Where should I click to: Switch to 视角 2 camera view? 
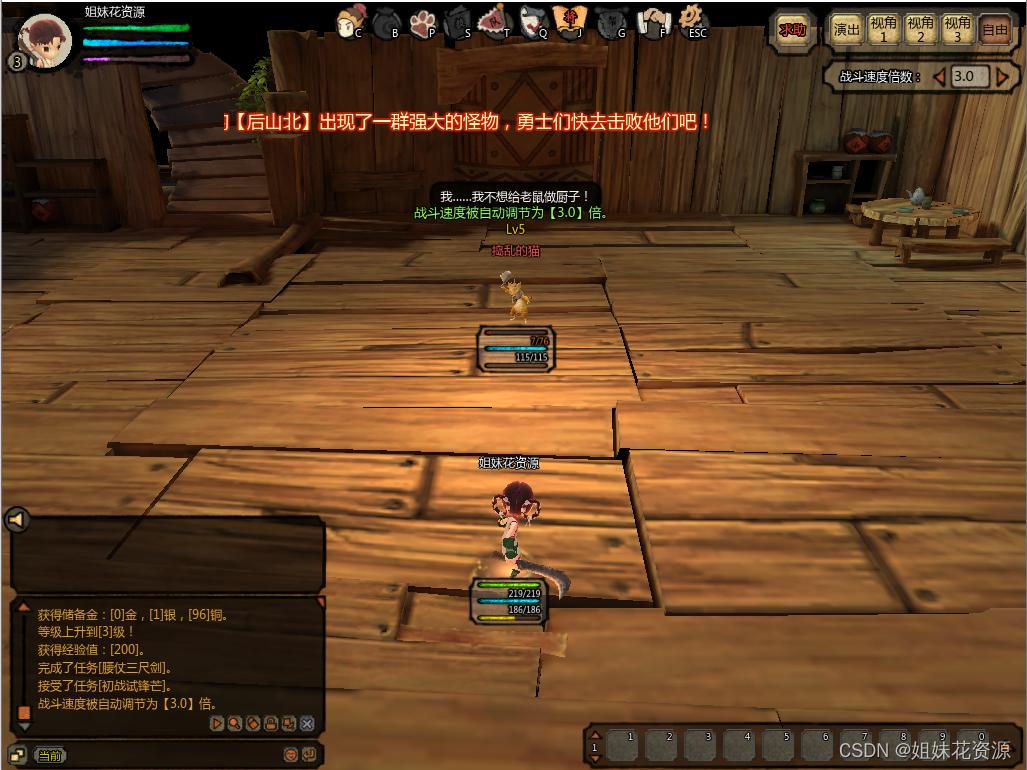(x=920, y=30)
